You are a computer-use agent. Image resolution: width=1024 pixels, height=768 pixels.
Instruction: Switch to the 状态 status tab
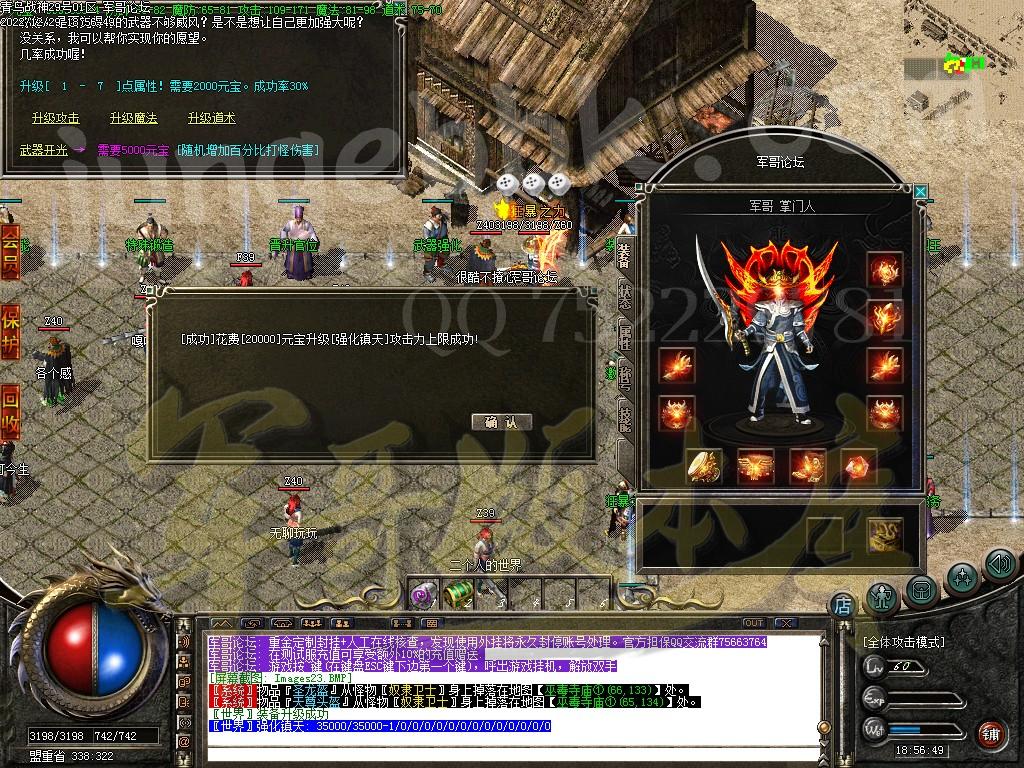pyautogui.click(x=624, y=293)
